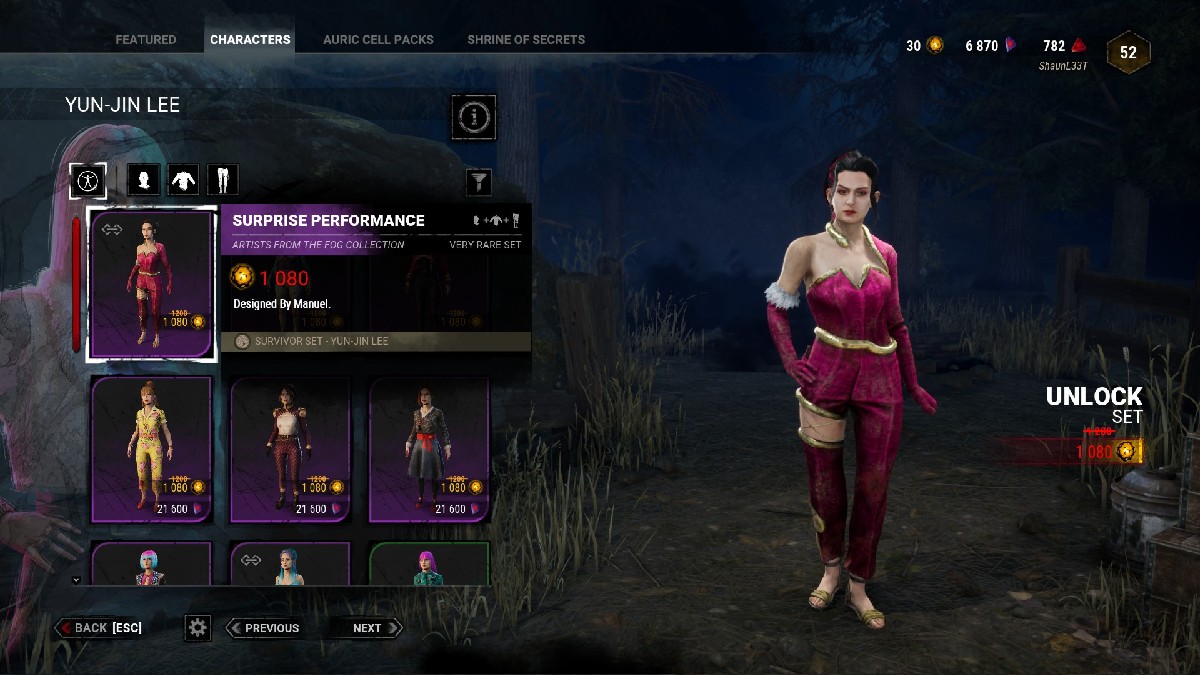Filter cosmetics by leg pieces
This screenshot has width=1200, height=675.
[x=222, y=180]
